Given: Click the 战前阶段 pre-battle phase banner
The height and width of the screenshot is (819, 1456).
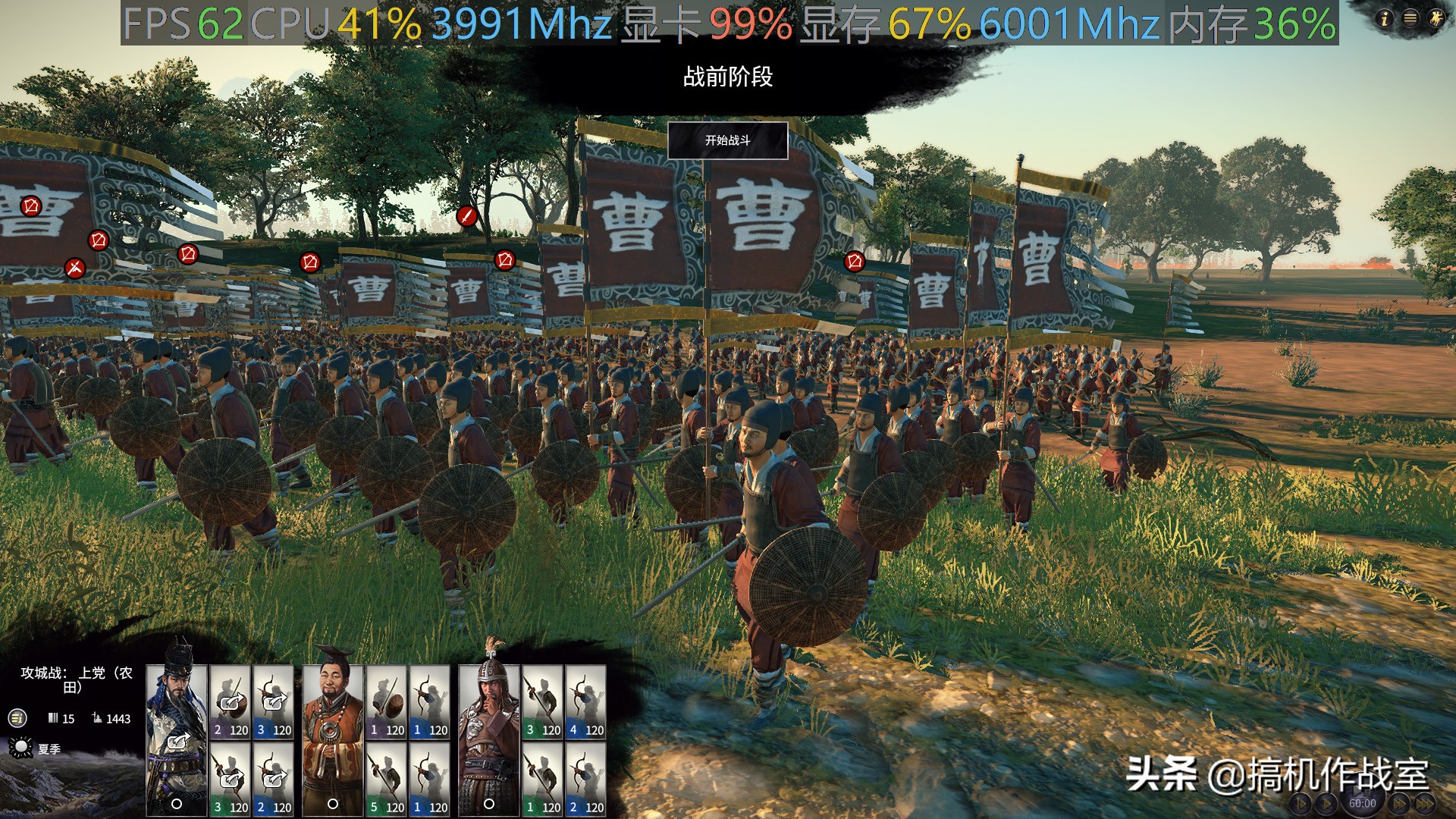Looking at the screenshot, I should pos(730,76).
